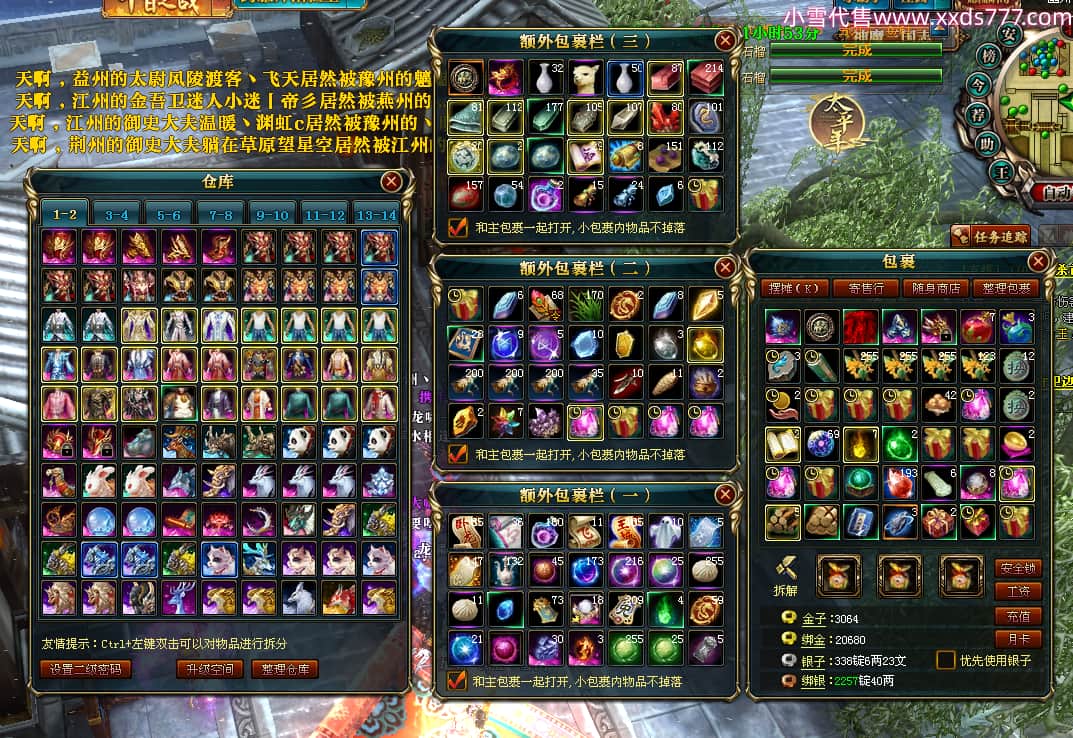Screen dimensions: 1073x738
Task: Click the 设置二级密码 button
Action: tap(86, 668)
